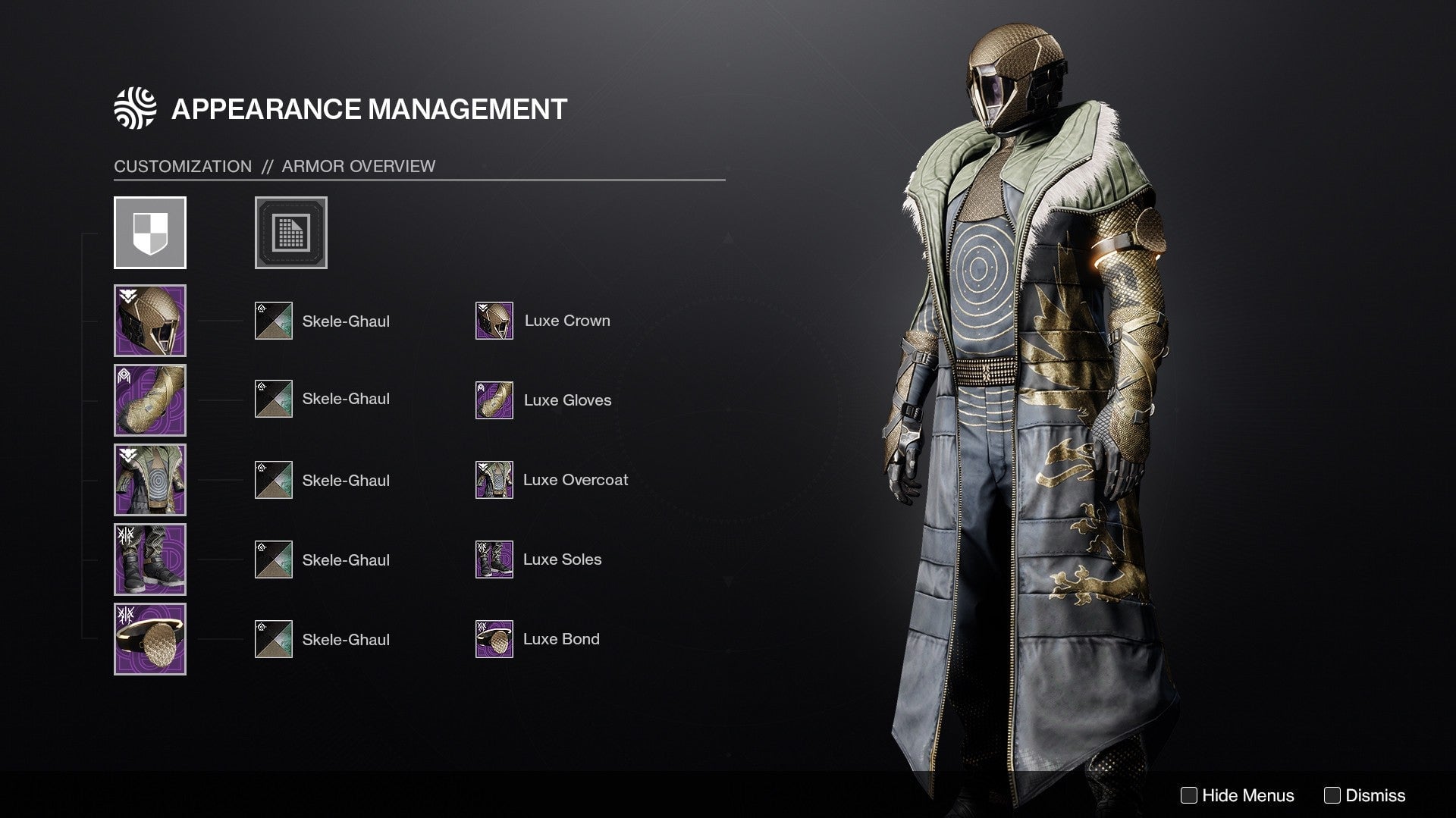Image resolution: width=1456 pixels, height=818 pixels.
Task: Open the armor overview shield icon
Action: 149,233
